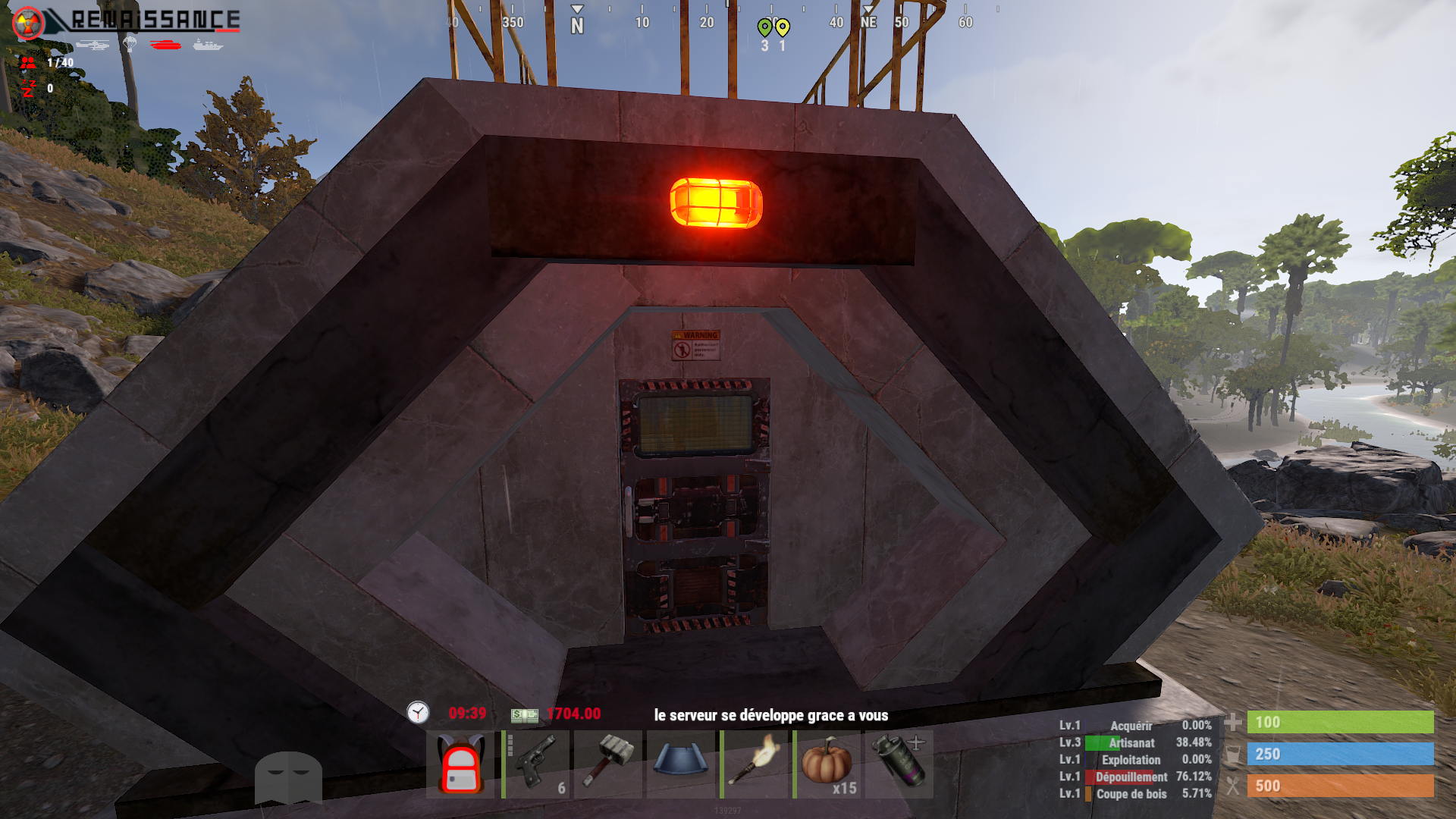1456x819 pixels.
Task: Select the pistol hotbar slot
Action: coord(537,764)
